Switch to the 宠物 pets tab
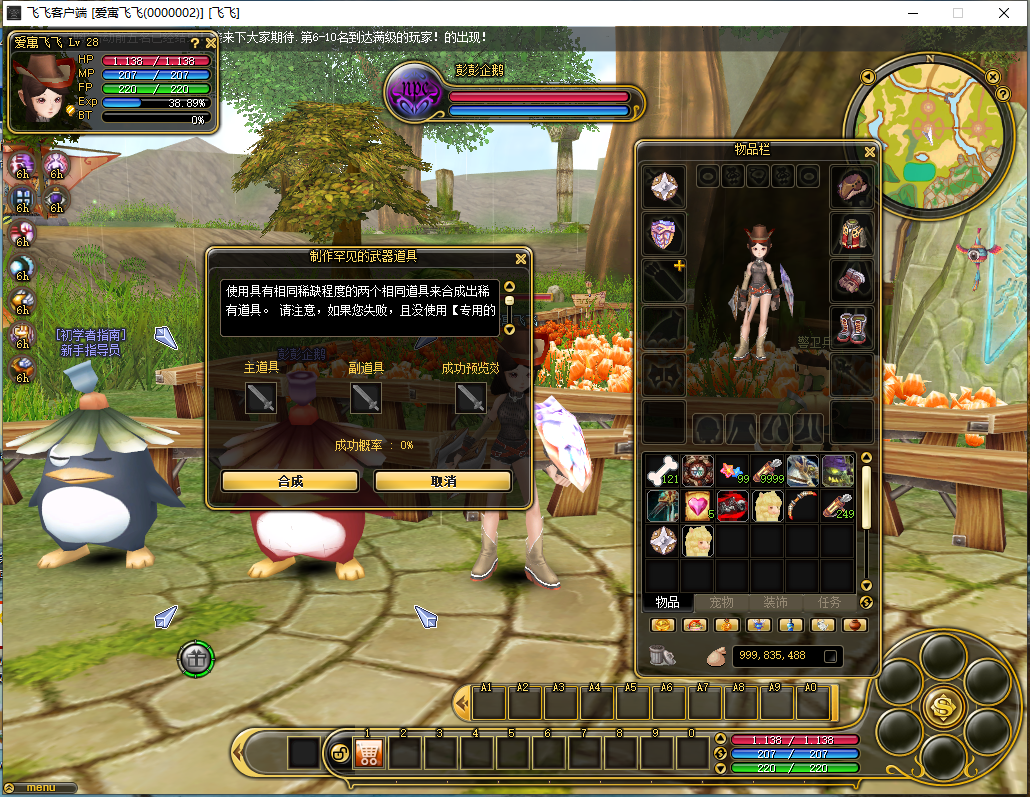The width and height of the screenshot is (1030, 797). point(721,602)
